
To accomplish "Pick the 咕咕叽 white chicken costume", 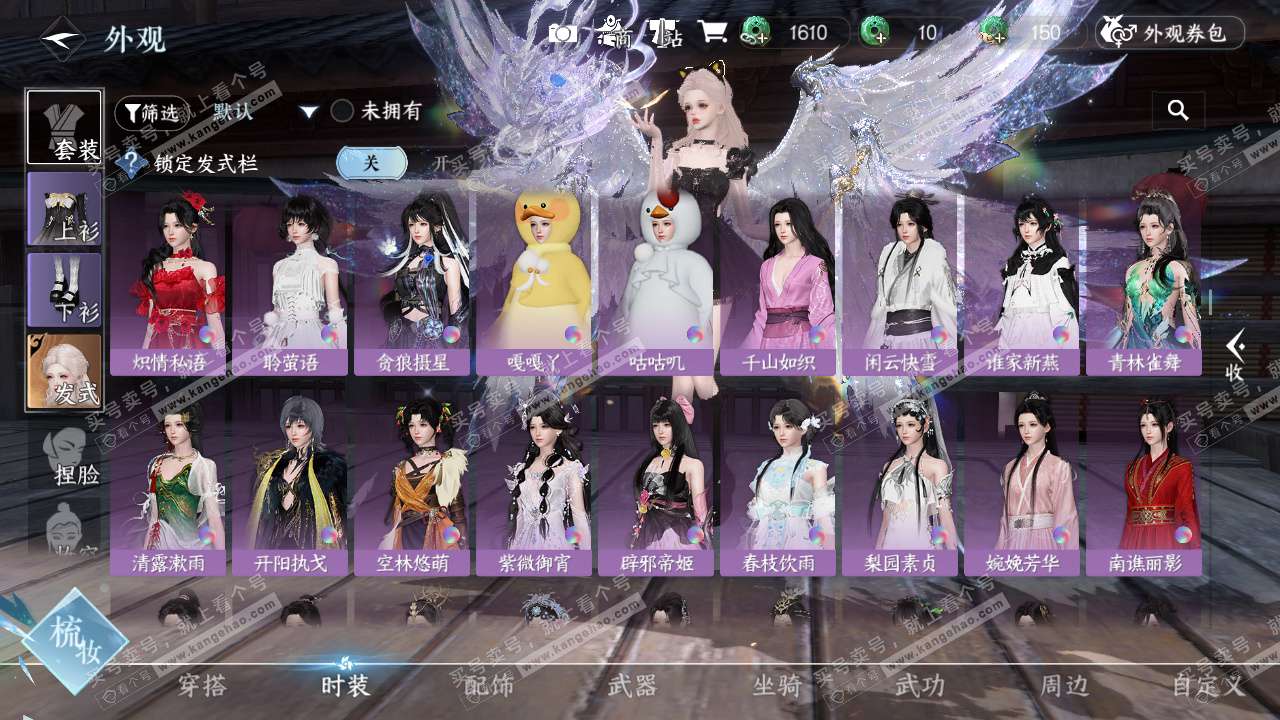I will coord(656,283).
